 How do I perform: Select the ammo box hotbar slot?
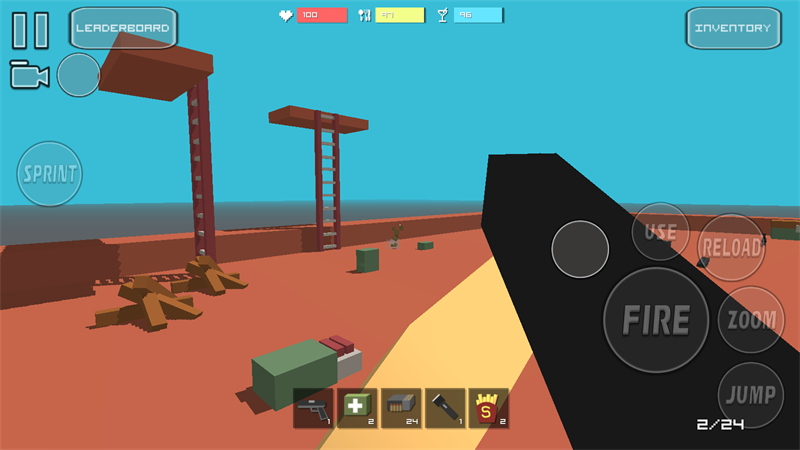point(401,408)
